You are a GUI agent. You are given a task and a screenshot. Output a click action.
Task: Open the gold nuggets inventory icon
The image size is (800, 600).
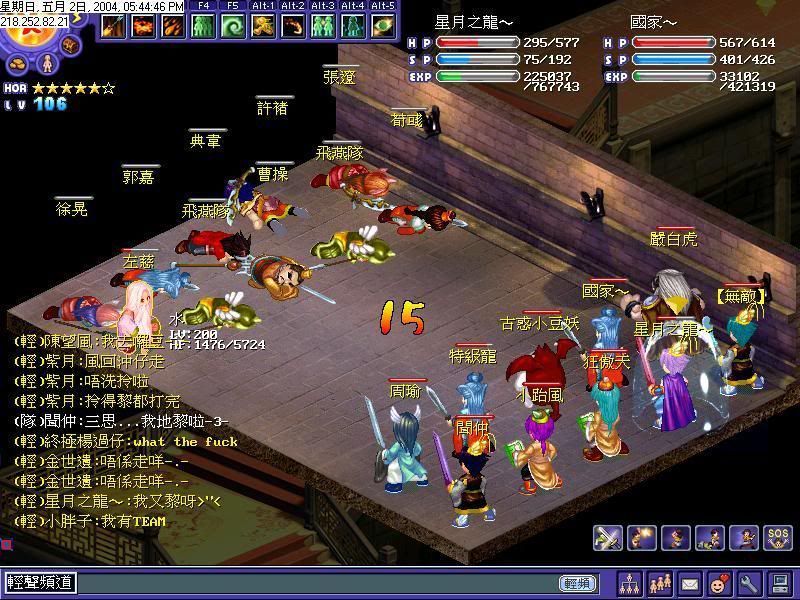tap(19, 64)
